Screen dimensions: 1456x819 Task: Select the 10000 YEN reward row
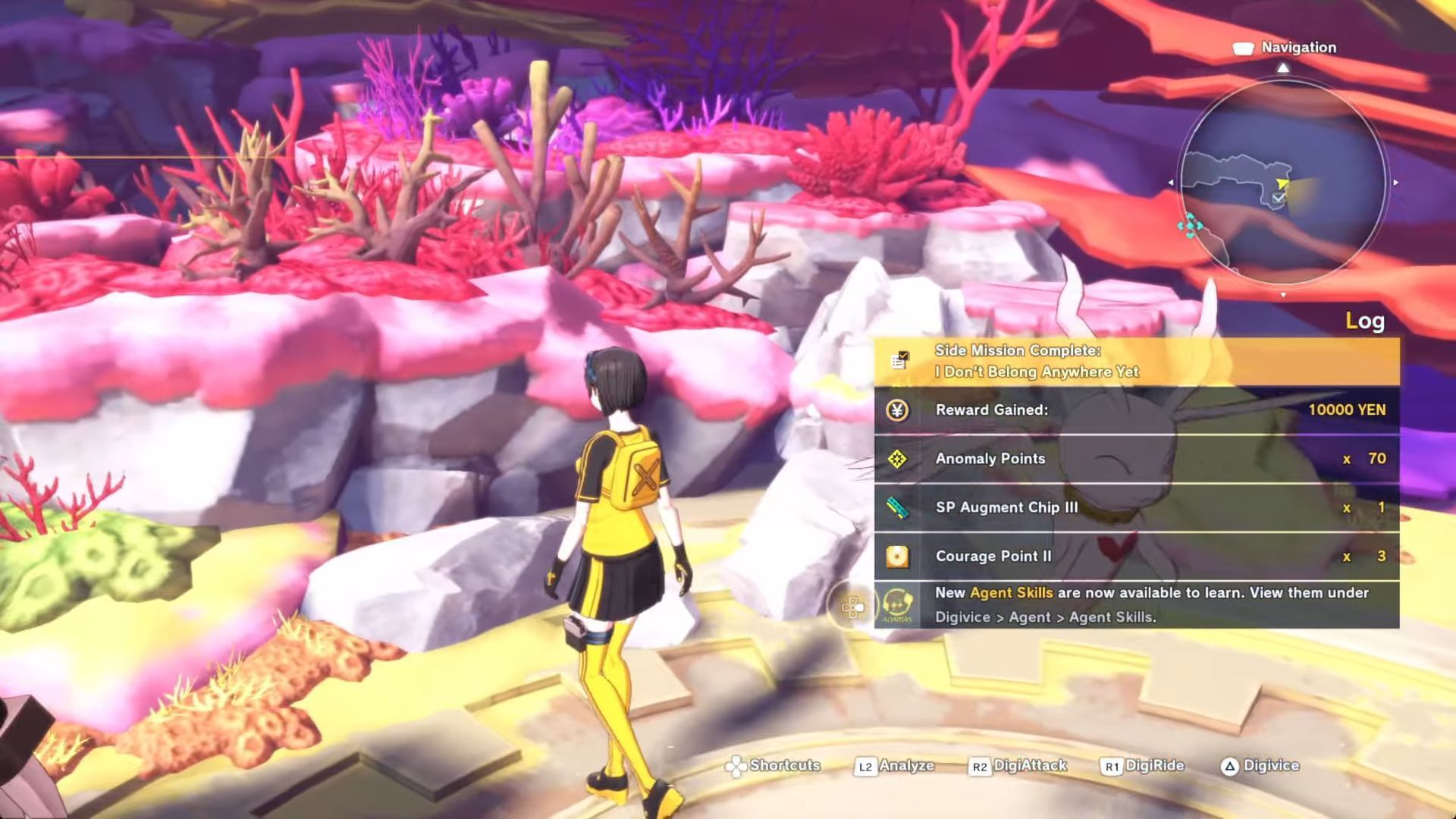click(1136, 410)
